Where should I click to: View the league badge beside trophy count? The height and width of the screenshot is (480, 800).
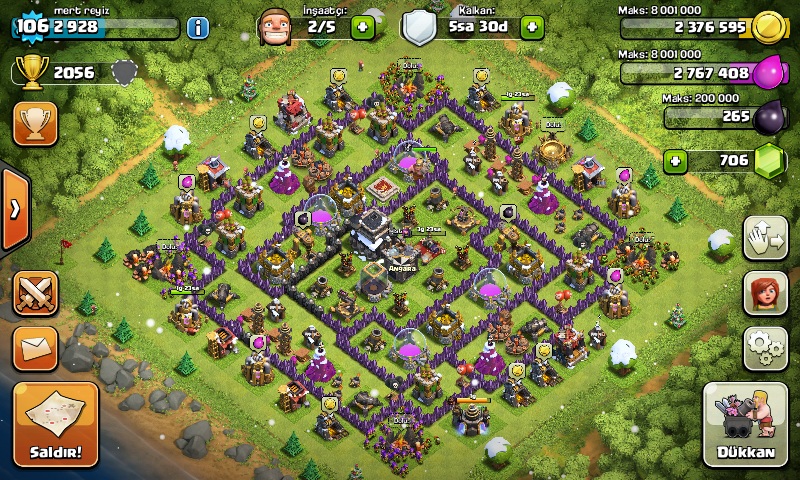click(124, 72)
